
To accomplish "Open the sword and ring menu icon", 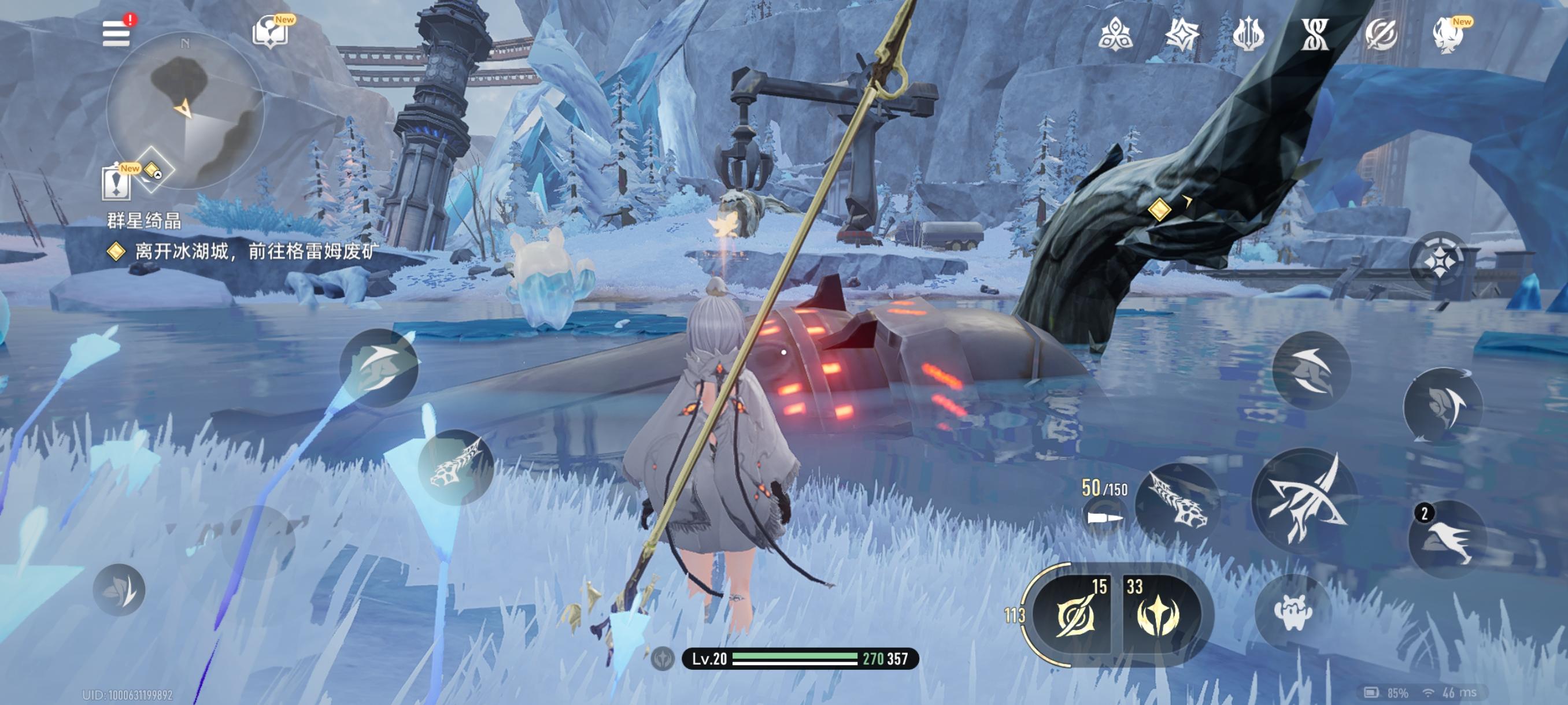I will point(1381,34).
